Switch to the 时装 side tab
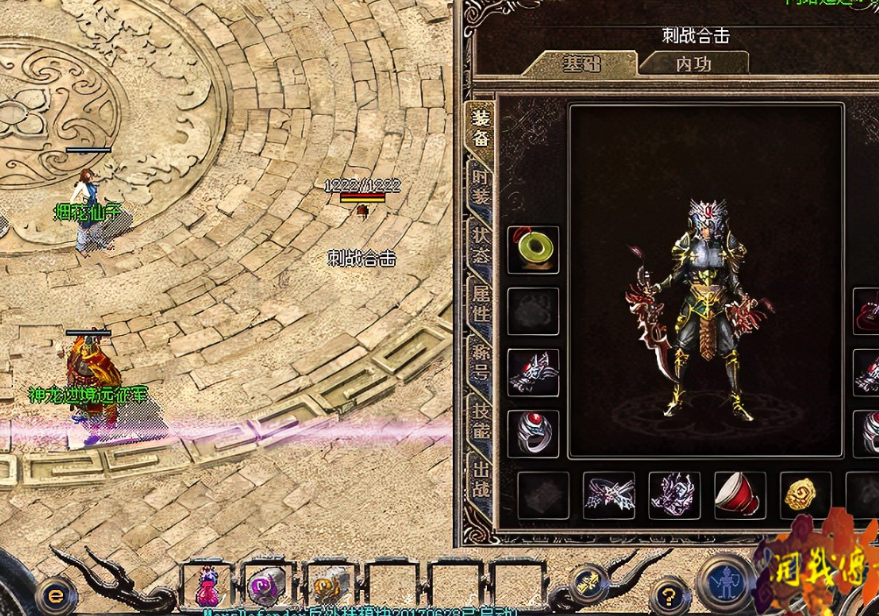 point(481,185)
